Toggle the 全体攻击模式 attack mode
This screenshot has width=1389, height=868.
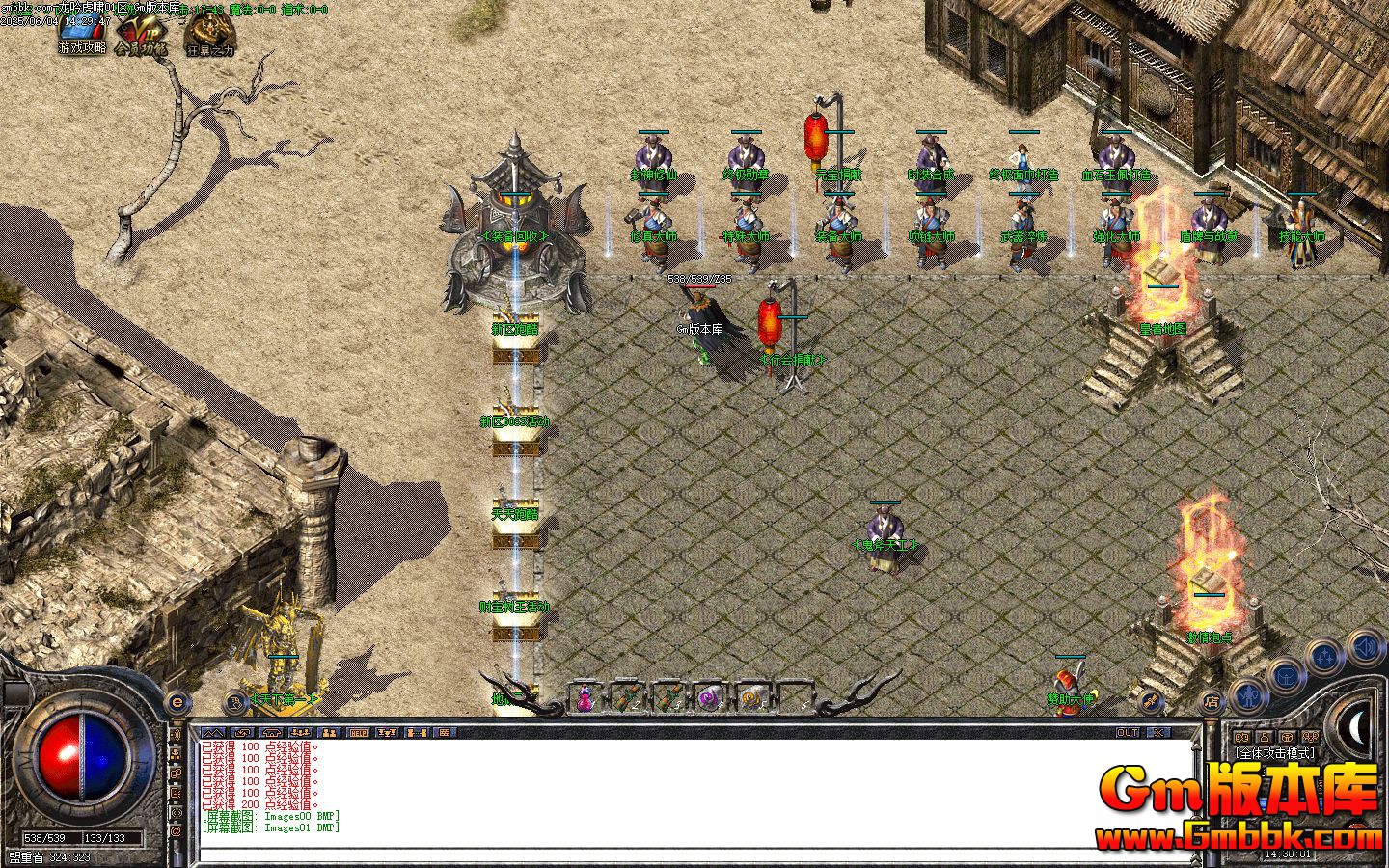1275,753
